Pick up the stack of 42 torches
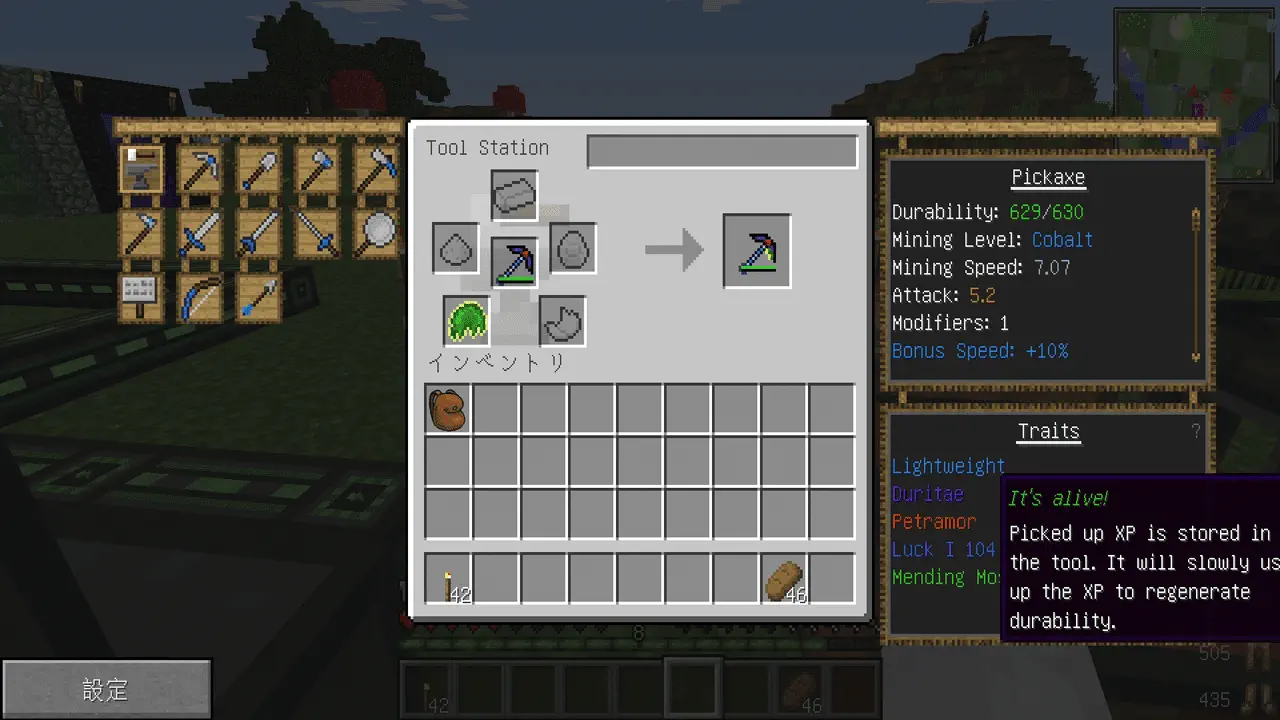Image resolution: width=1280 pixels, height=720 pixels. click(448, 579)
